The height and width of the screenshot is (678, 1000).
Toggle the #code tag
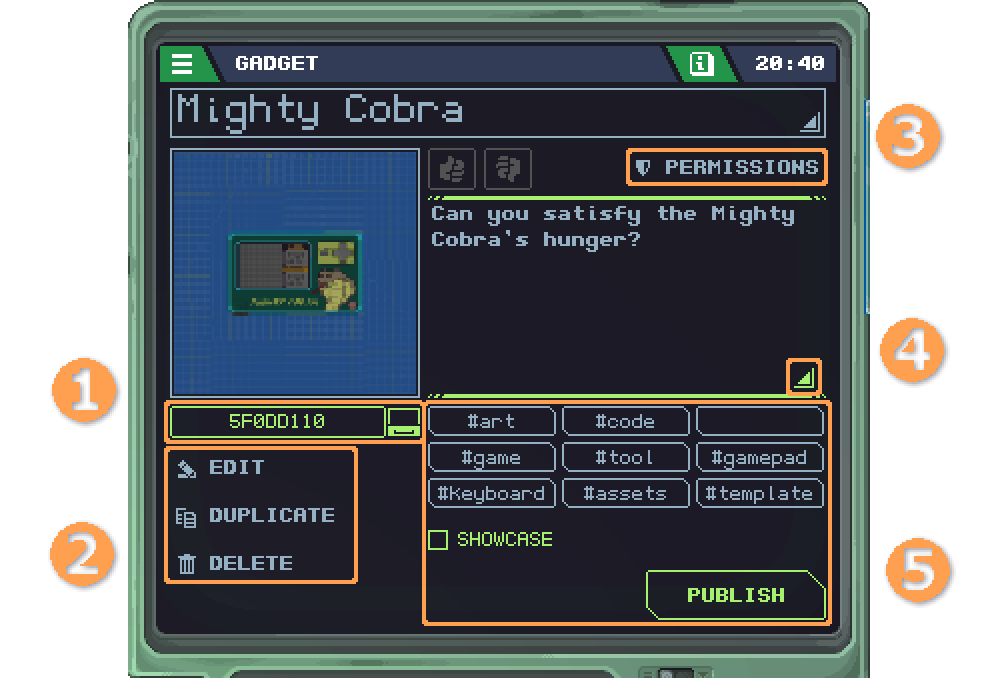point(625,422)
